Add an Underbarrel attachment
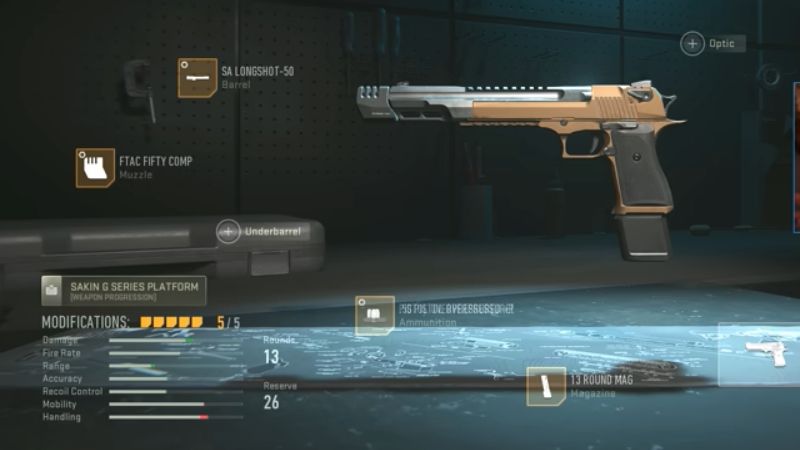The image size is (800, 450). point(229,232)
